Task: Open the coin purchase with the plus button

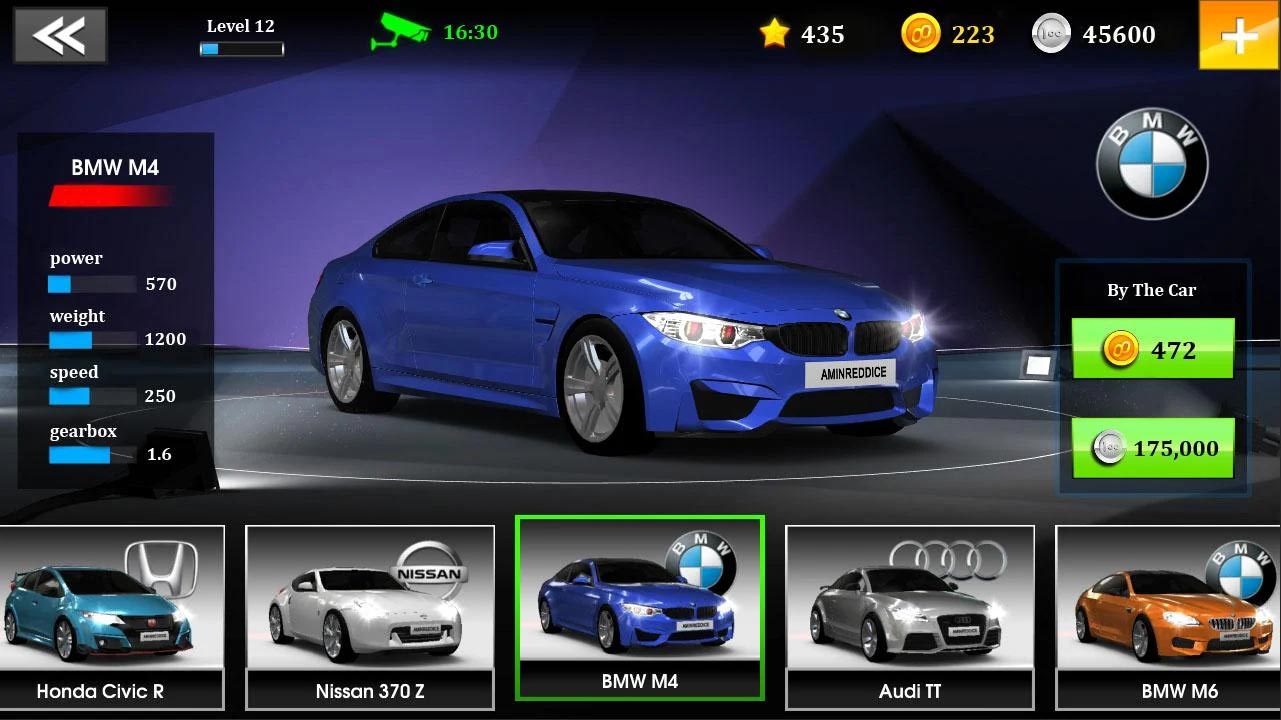Action: (1239, 35)
